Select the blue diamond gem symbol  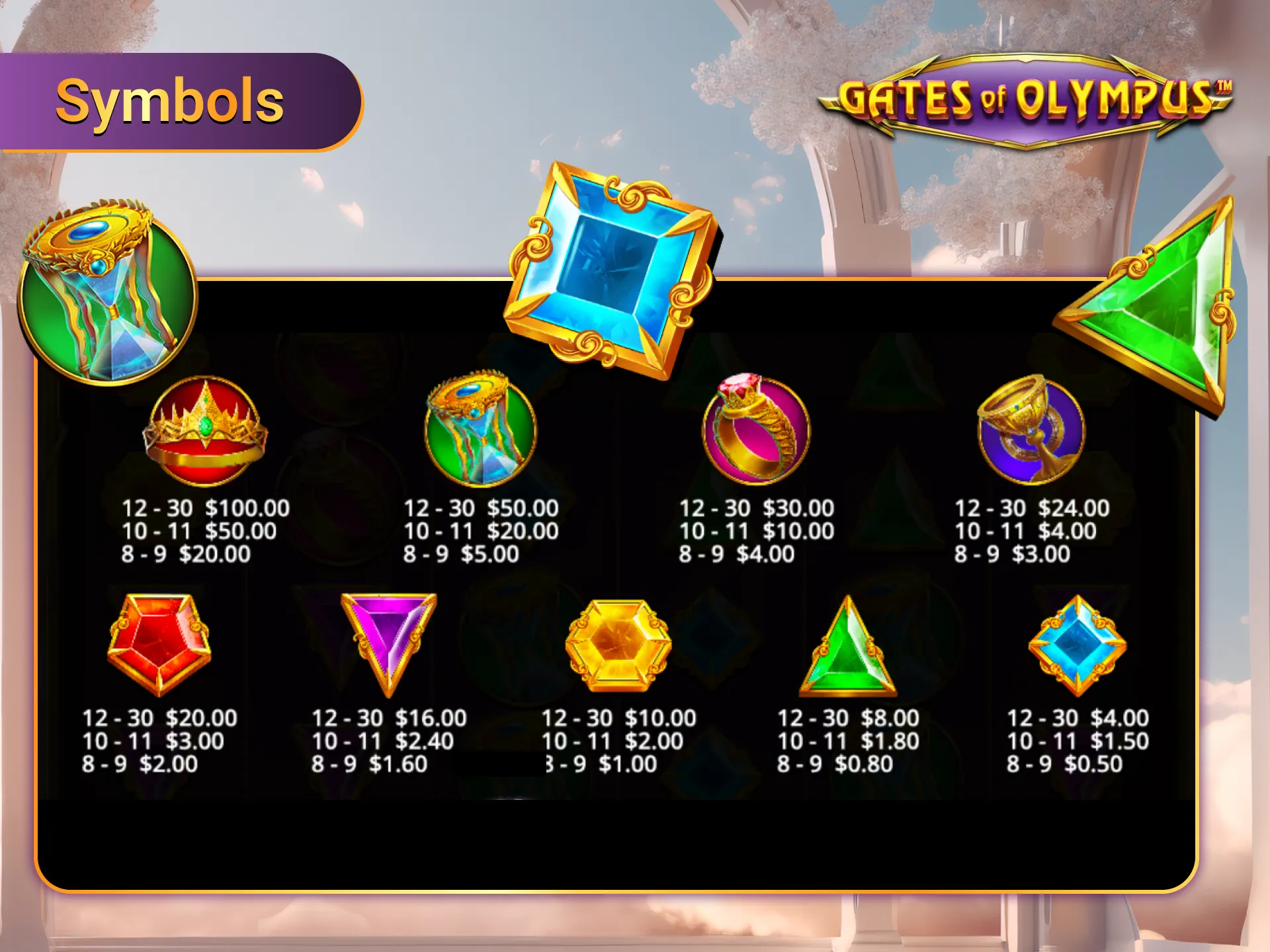(x=1078, y=645)
